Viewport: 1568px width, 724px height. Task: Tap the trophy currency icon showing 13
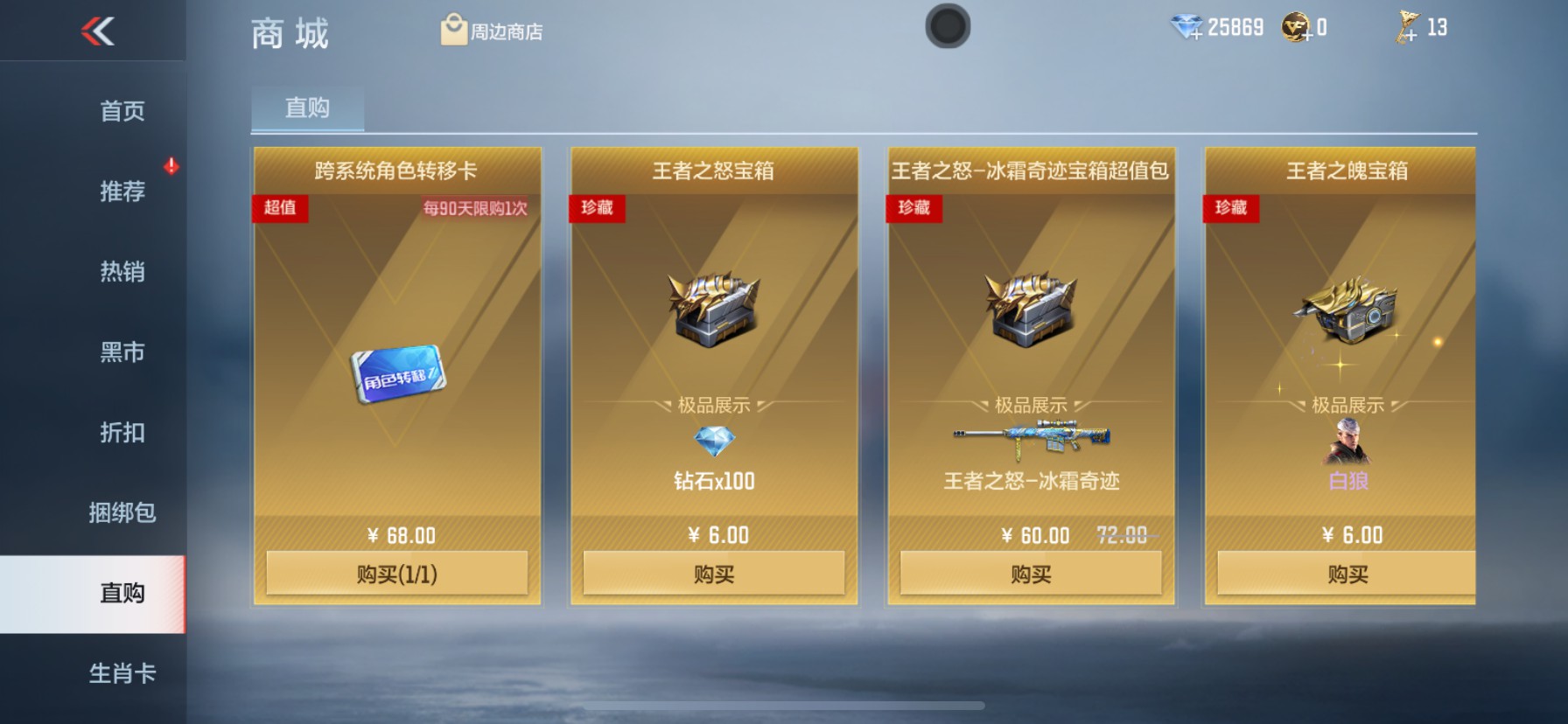[x=1406, y=26]
